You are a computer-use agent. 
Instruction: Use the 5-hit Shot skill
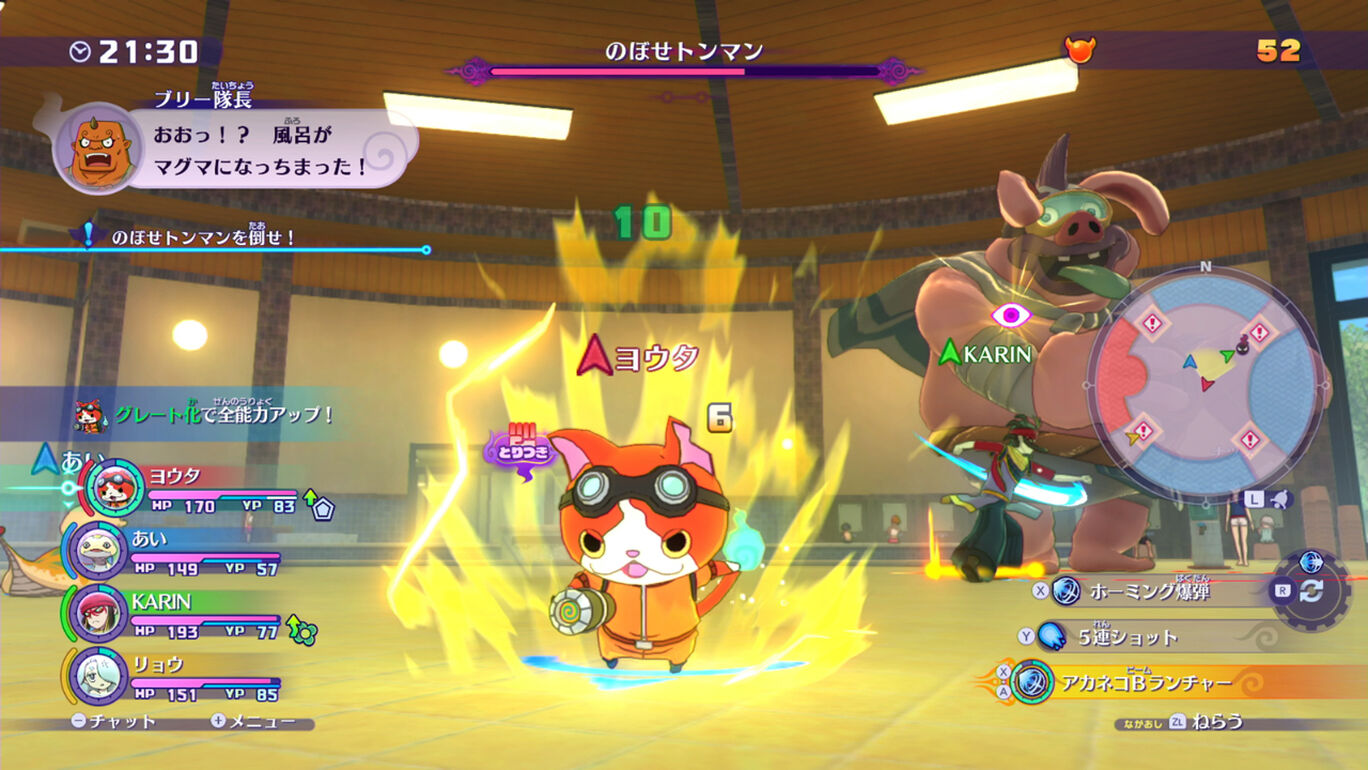[1127, 636]
